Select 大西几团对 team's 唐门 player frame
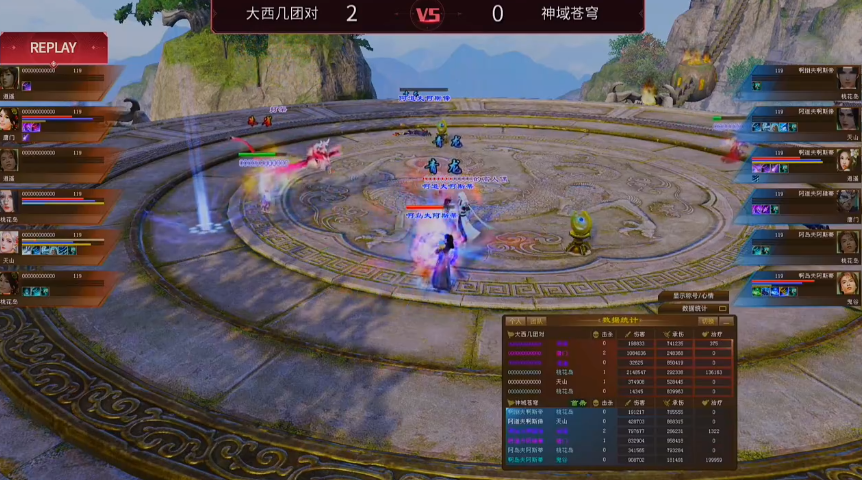Screen dimensions: 862x480 pyautogui.click(x=55, y=120)
